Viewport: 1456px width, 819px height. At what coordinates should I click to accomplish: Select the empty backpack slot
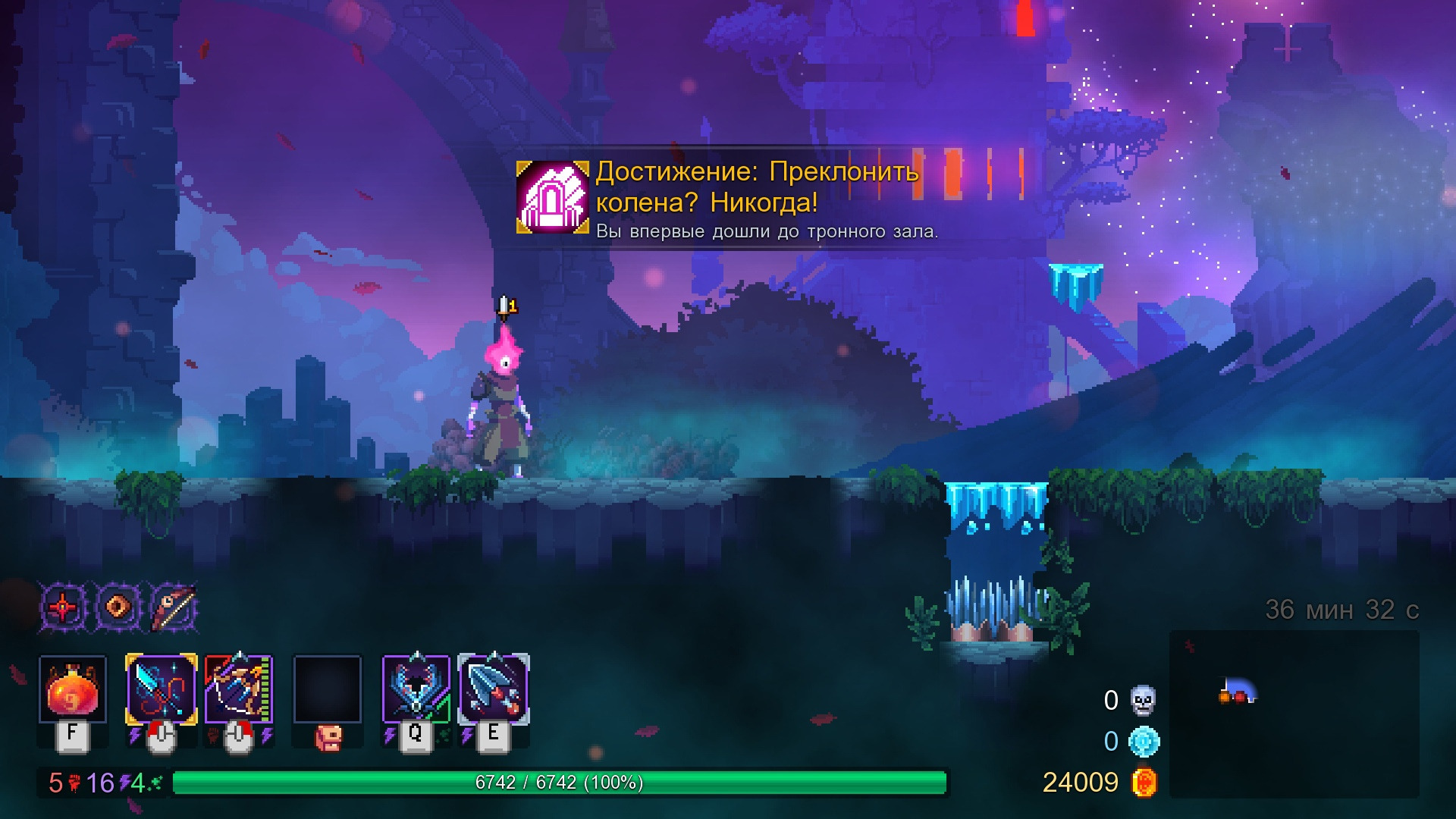tap(327, 689)
